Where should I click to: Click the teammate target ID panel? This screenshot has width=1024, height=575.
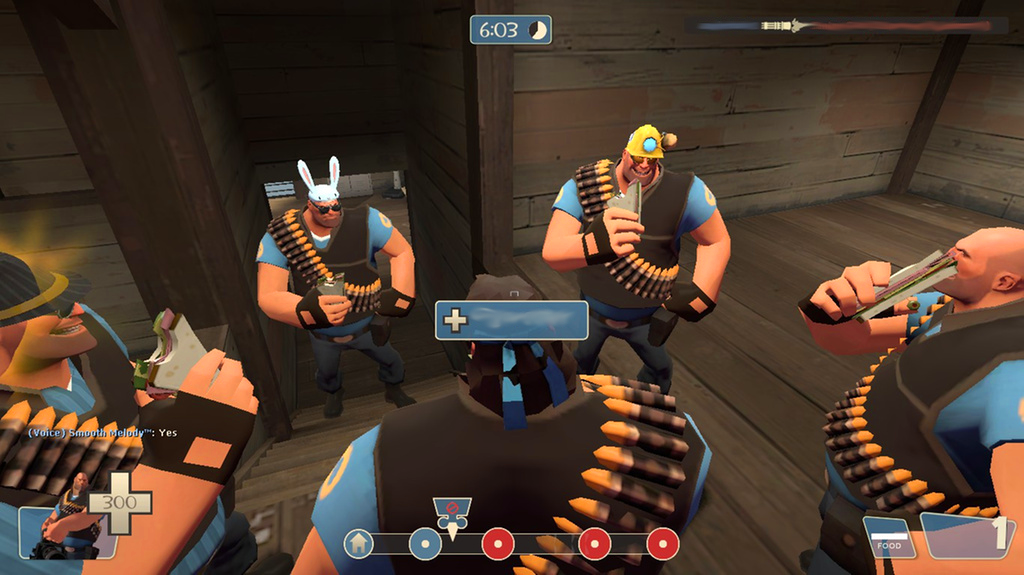[511, 320]
